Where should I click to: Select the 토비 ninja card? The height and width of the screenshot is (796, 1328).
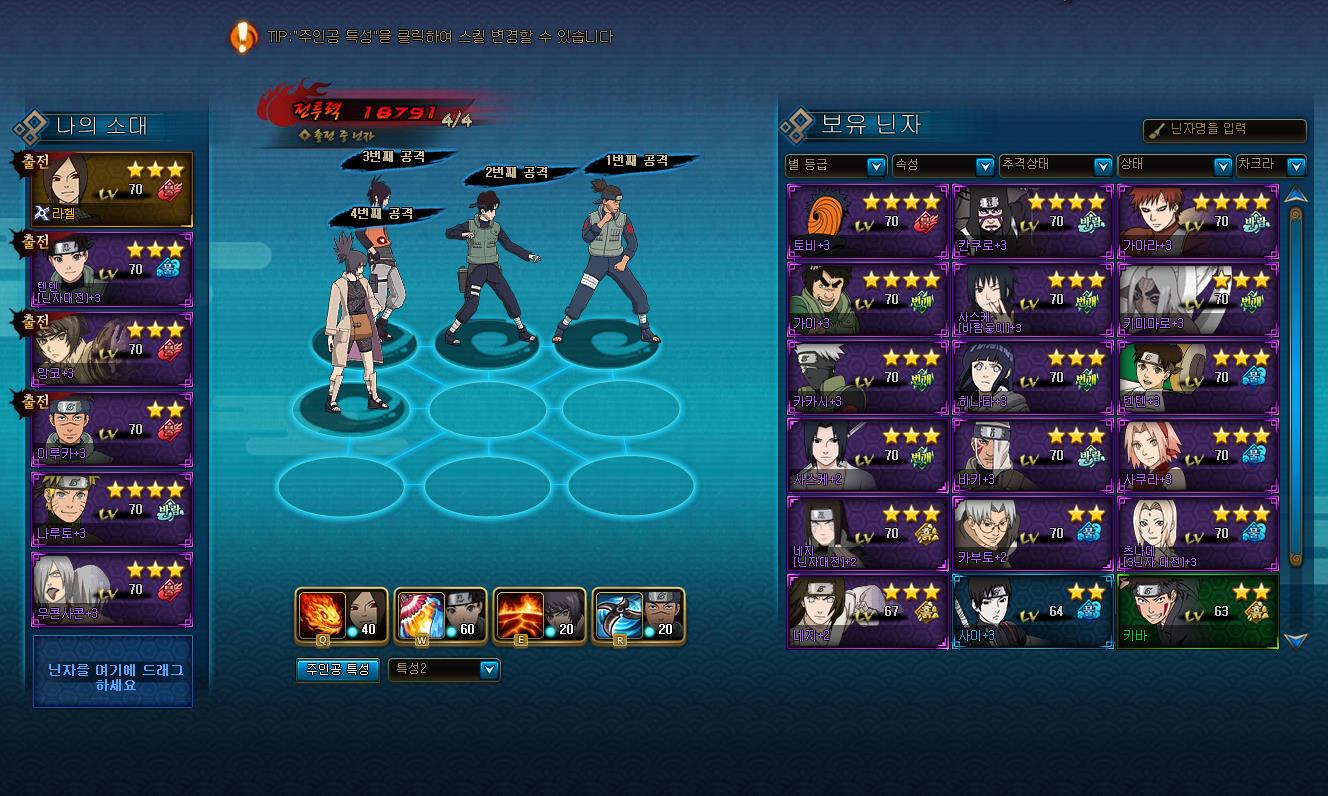(x=867, y=221)
